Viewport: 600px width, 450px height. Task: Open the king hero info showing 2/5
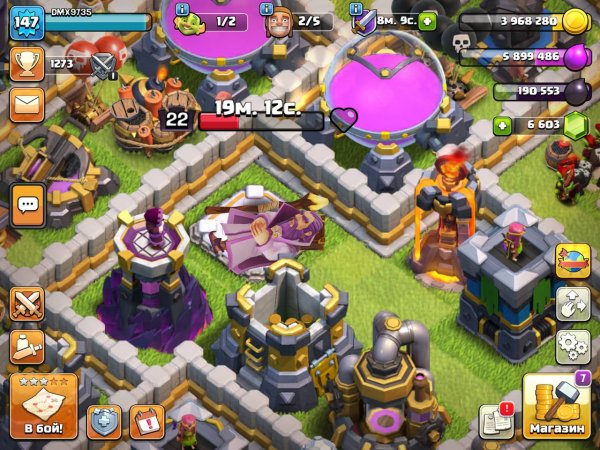(x=296, y=22)
